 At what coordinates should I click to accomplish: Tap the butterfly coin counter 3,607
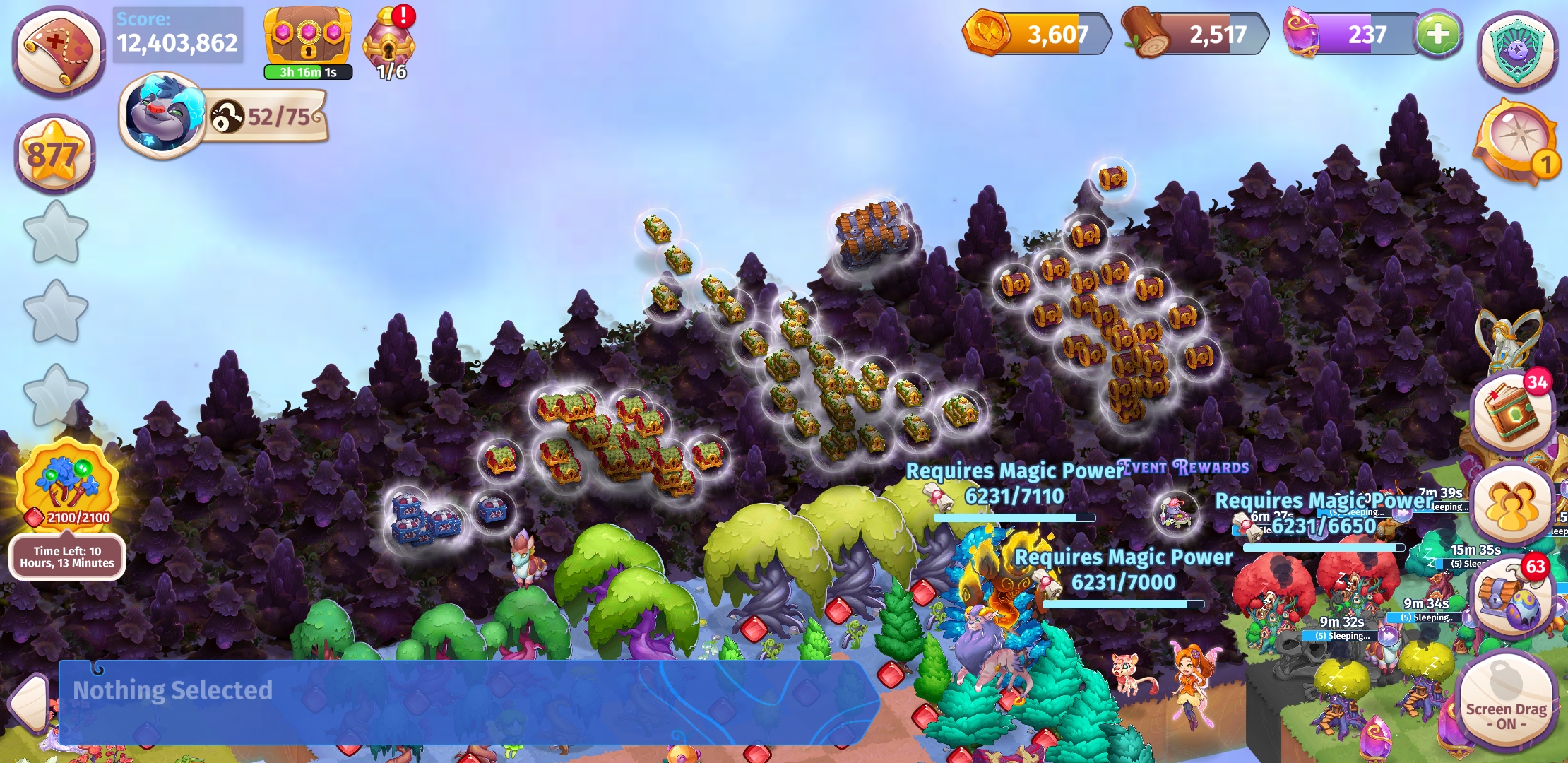tap(1038, 34)
